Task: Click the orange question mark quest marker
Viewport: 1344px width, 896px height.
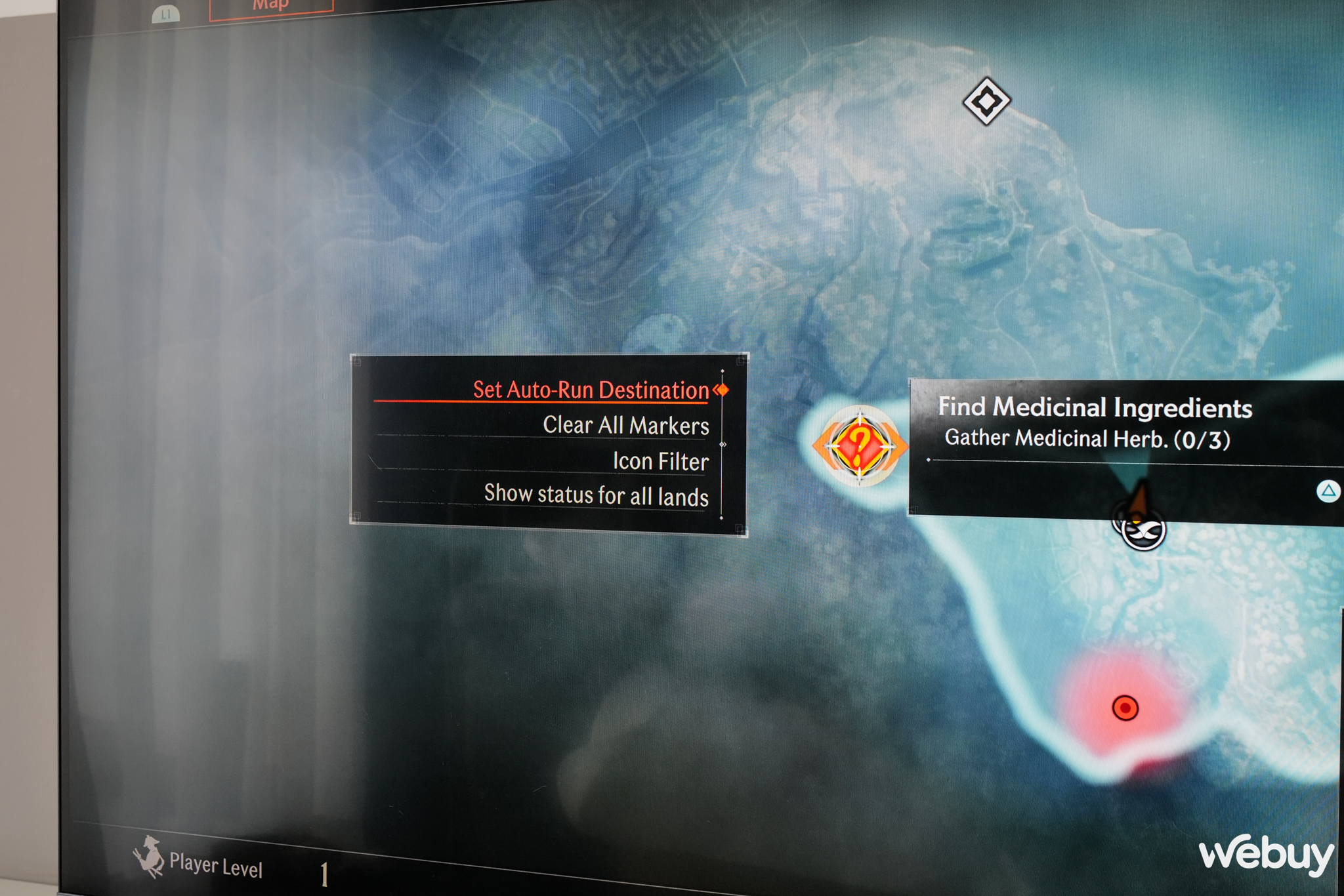Action: coord(860,446)
